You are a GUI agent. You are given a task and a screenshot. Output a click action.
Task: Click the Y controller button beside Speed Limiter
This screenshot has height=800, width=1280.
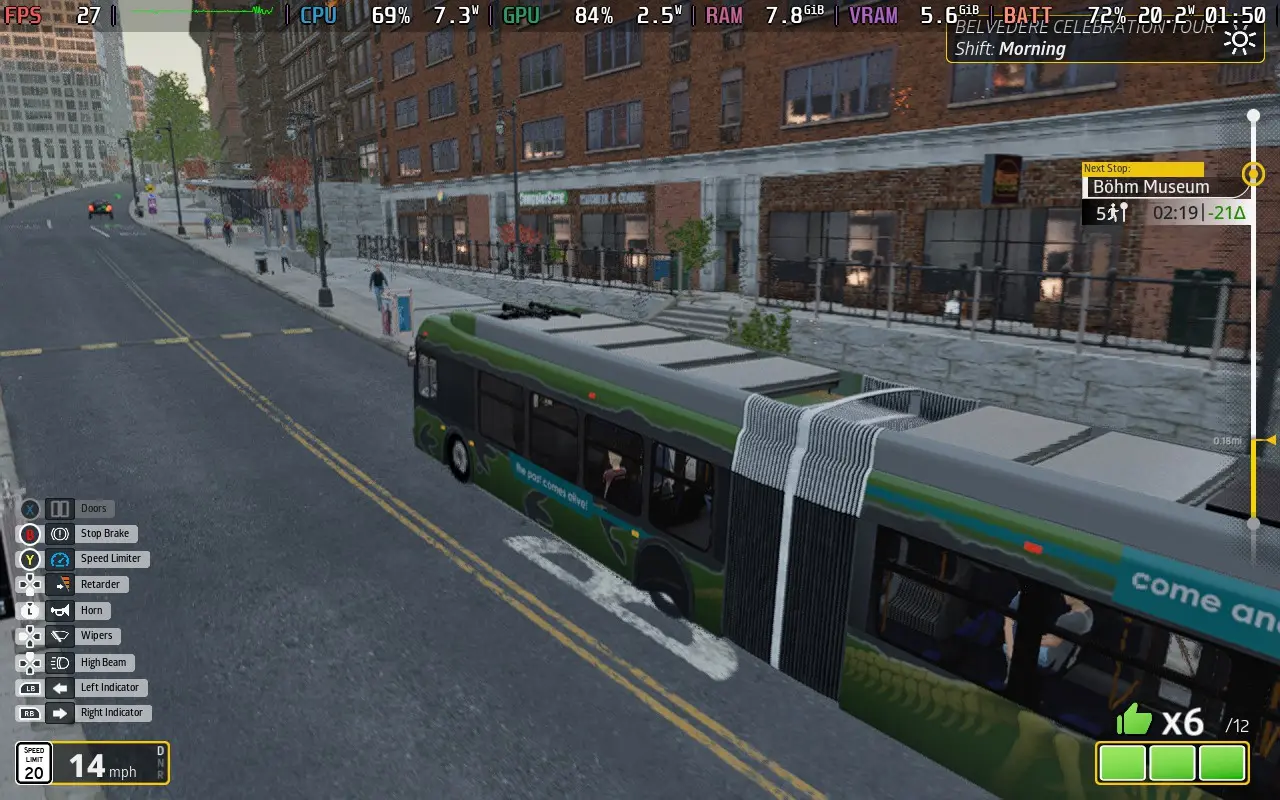point(29,559)
